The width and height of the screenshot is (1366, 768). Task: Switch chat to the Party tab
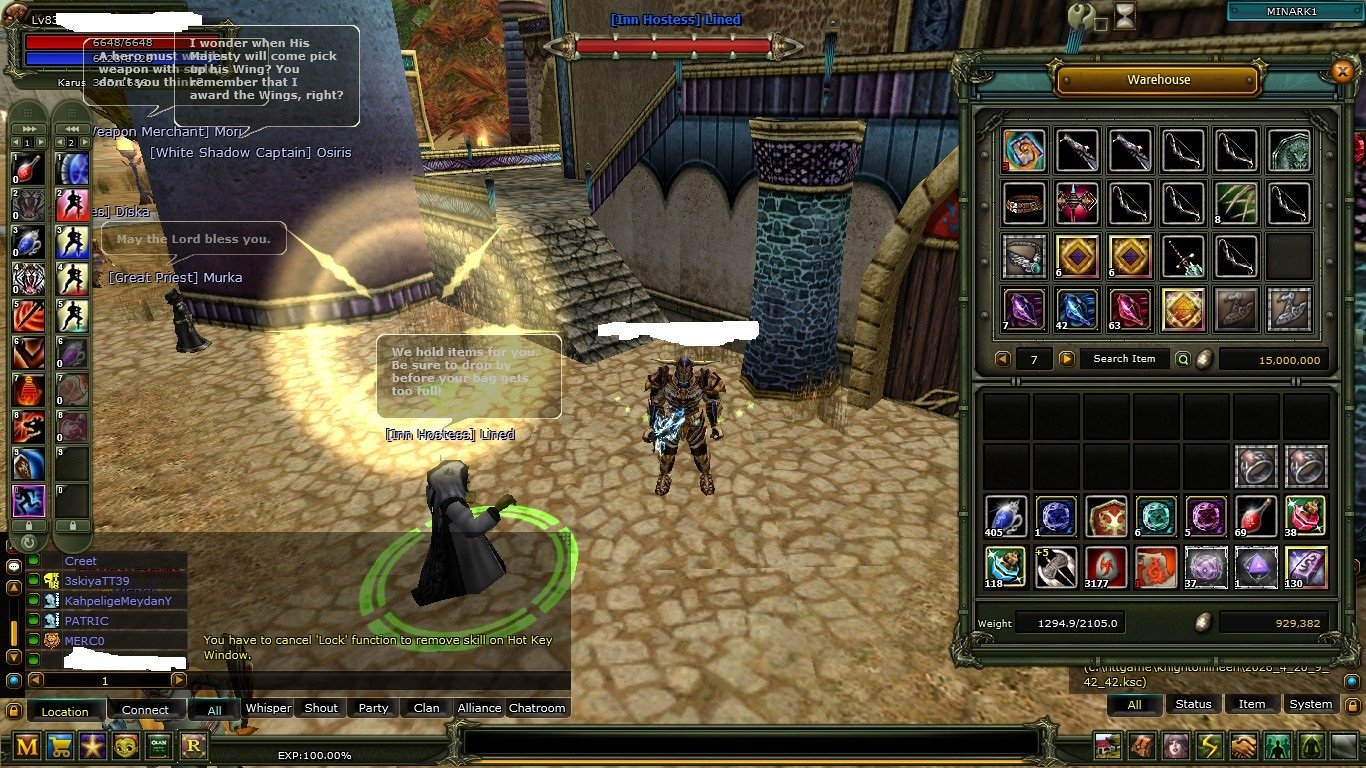pos(373,708)
